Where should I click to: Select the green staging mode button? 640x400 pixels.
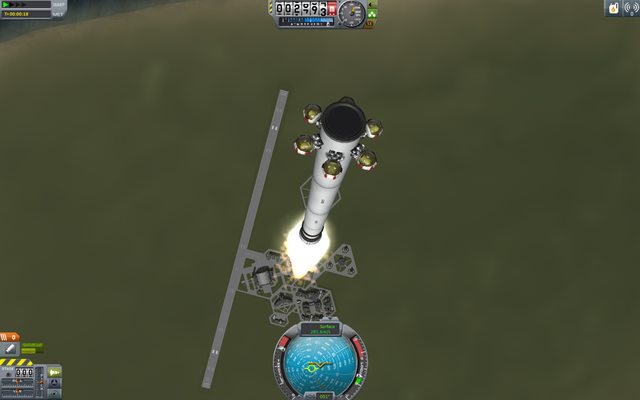point(54,372)
